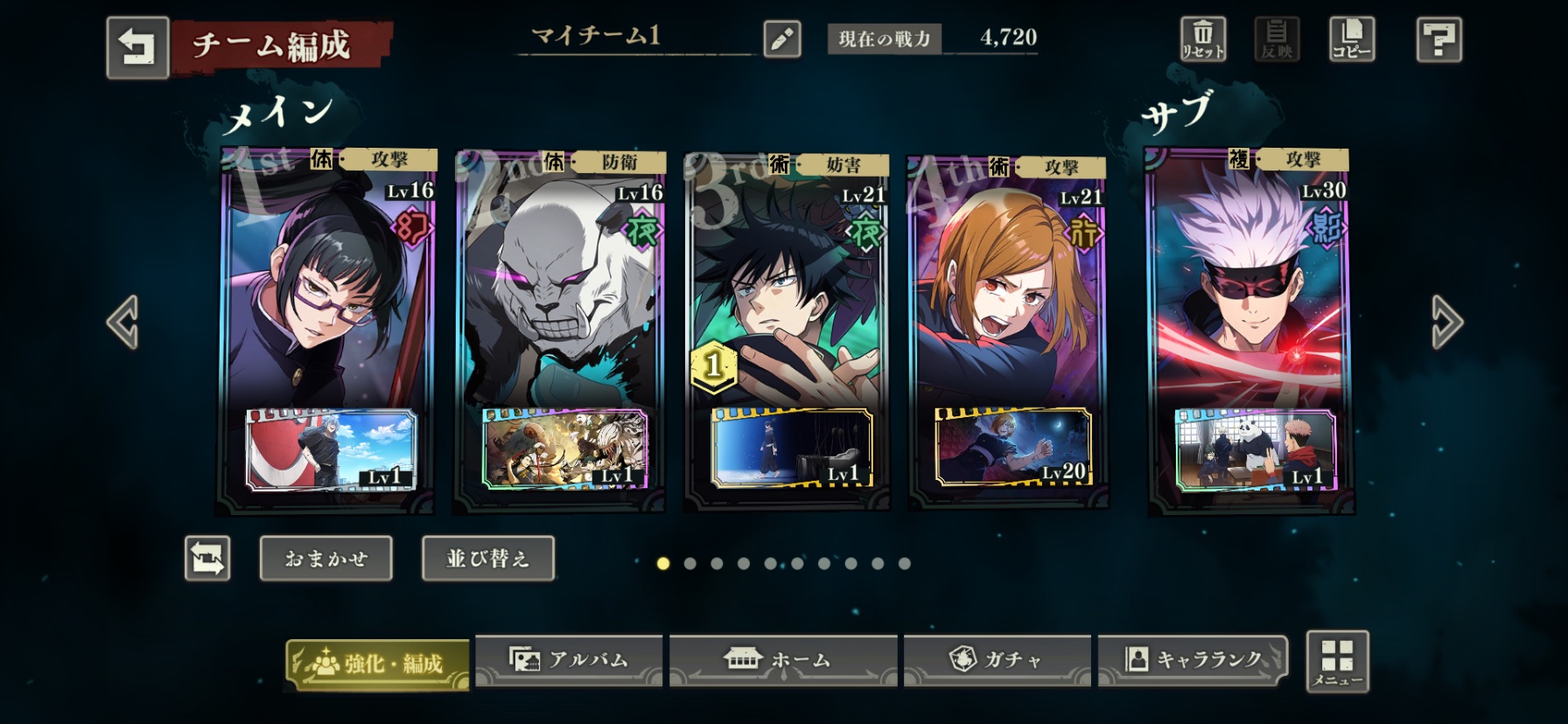Edit the team name with pencil icon
Screen dimensions: 1568x724
pos(781,39)
